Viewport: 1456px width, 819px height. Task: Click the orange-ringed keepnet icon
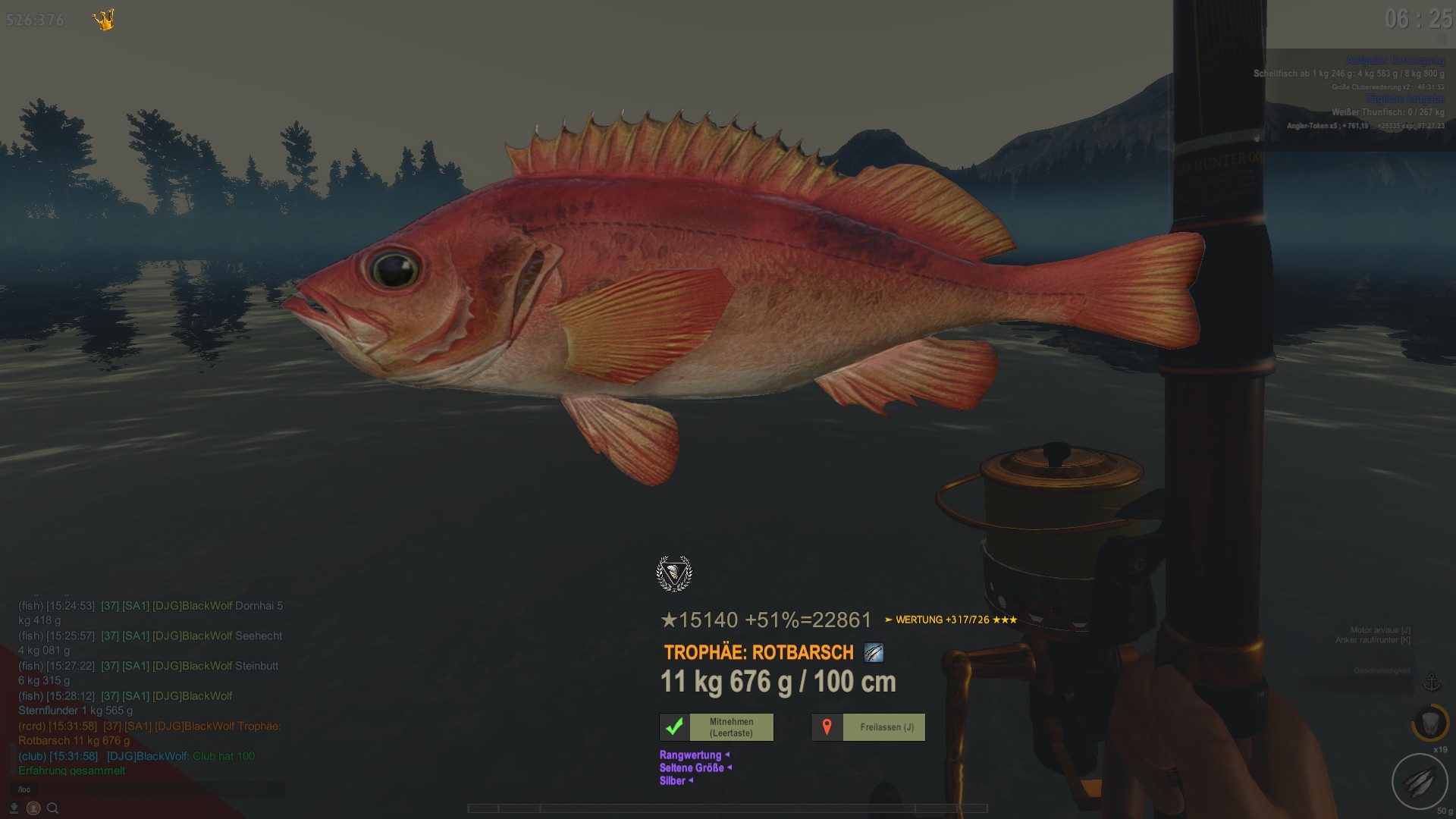click(x=1430, y=723)
